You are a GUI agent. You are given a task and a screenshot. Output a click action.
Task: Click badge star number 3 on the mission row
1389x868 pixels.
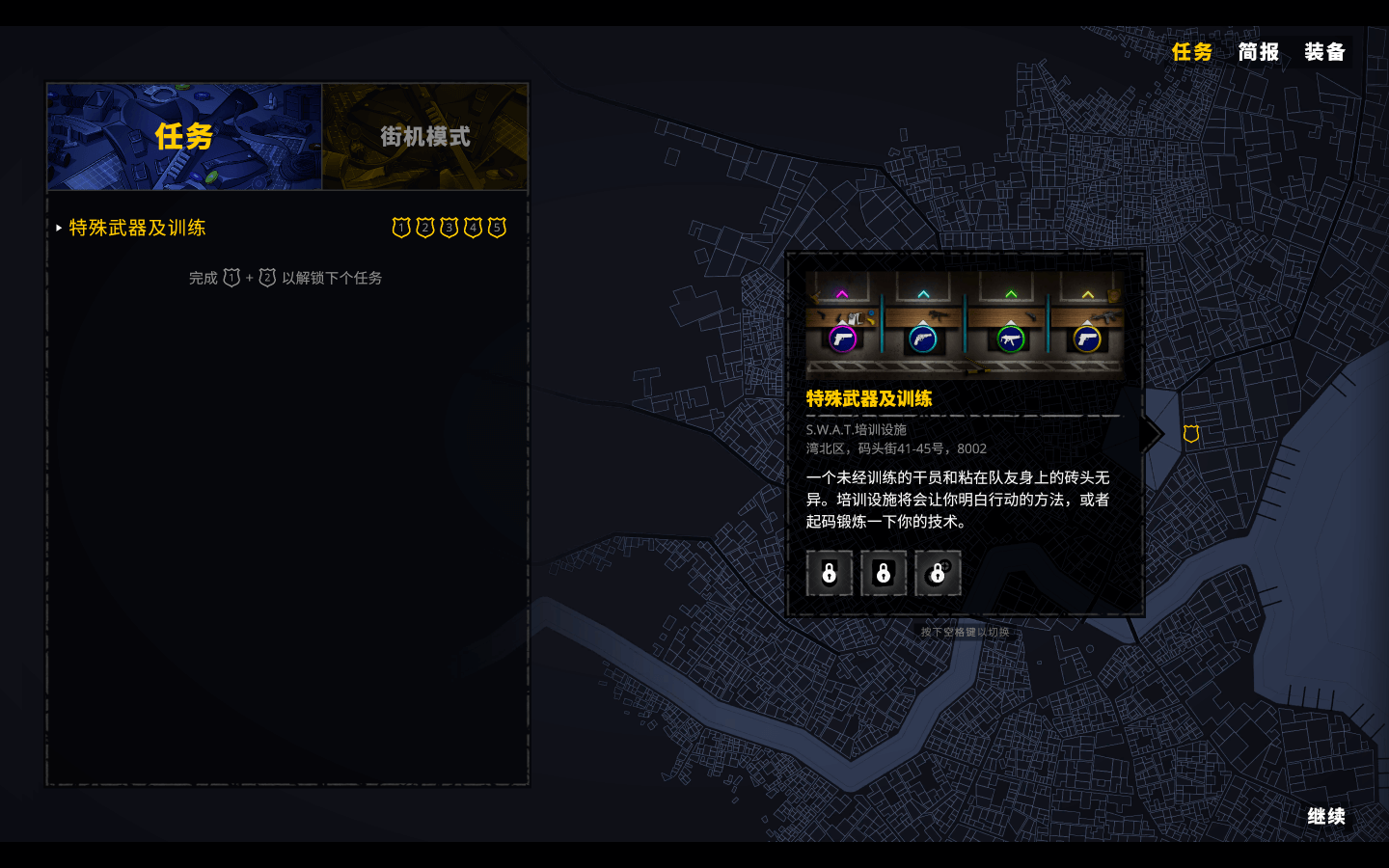[448, 227]
